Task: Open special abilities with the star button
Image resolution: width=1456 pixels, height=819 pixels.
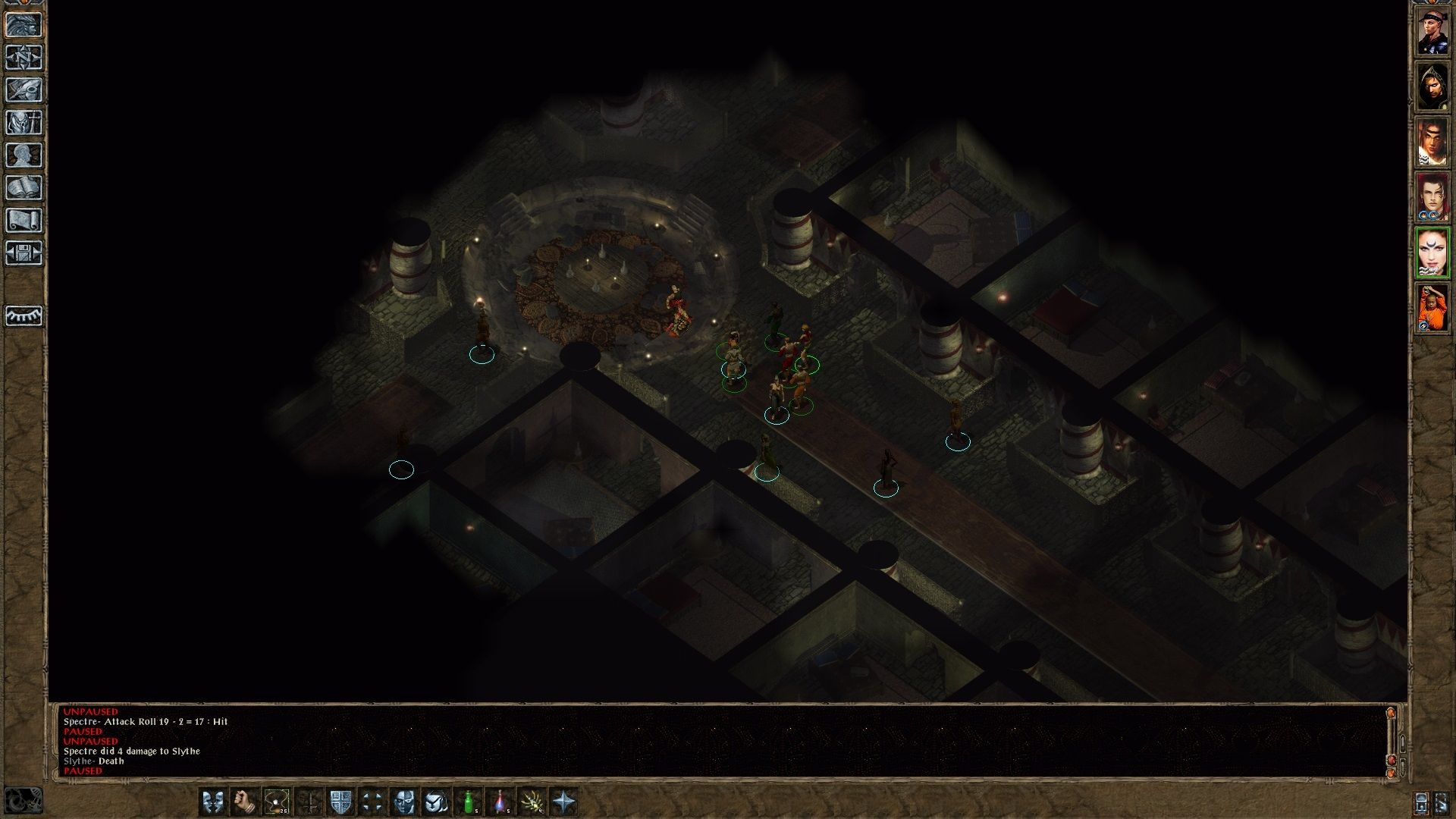Action: pos(564,802)
